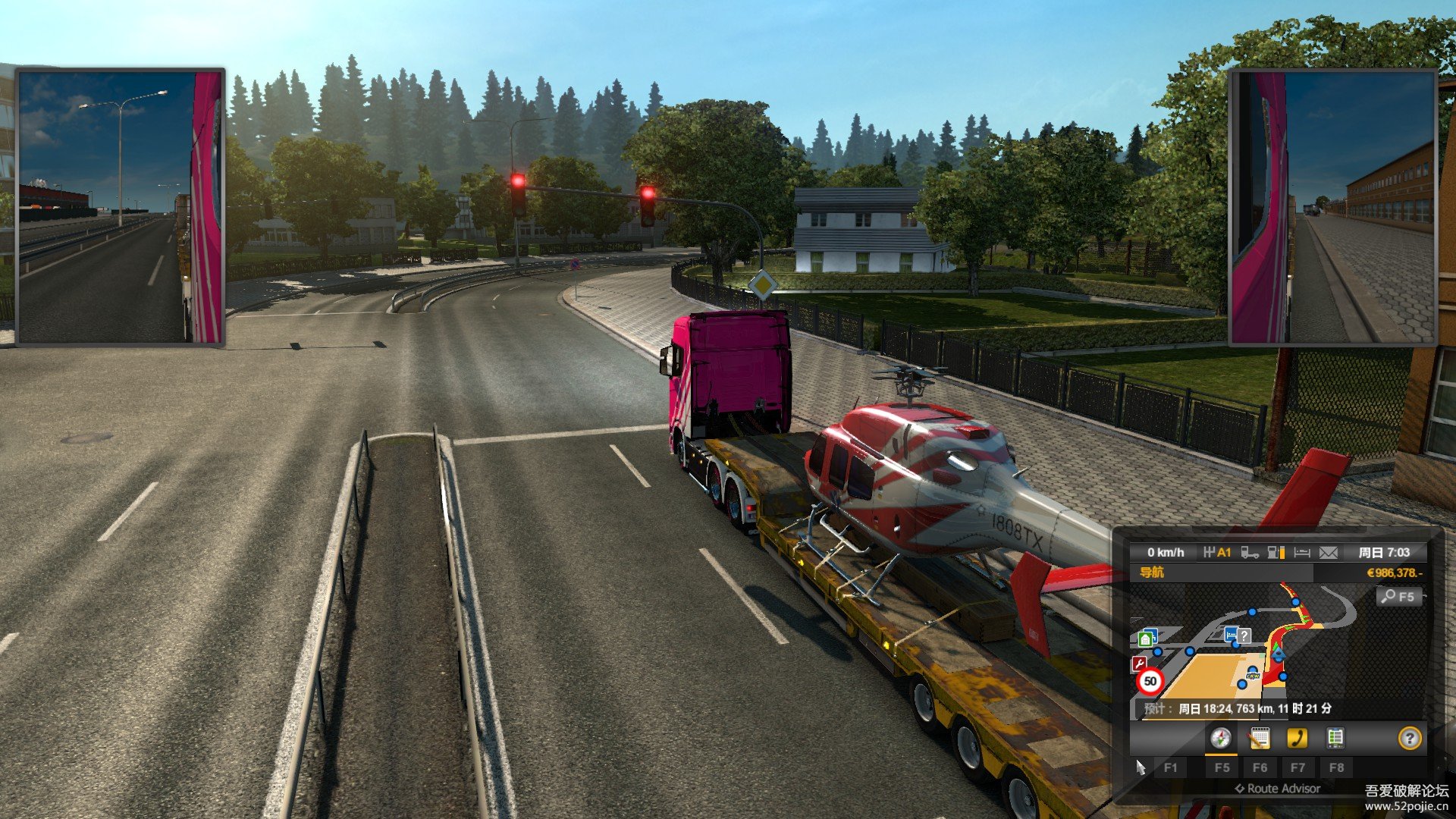Select the green garage map marker
Image resolution: width=1456 pixels, height=819 pixels.
click(x=1147, y=638)
